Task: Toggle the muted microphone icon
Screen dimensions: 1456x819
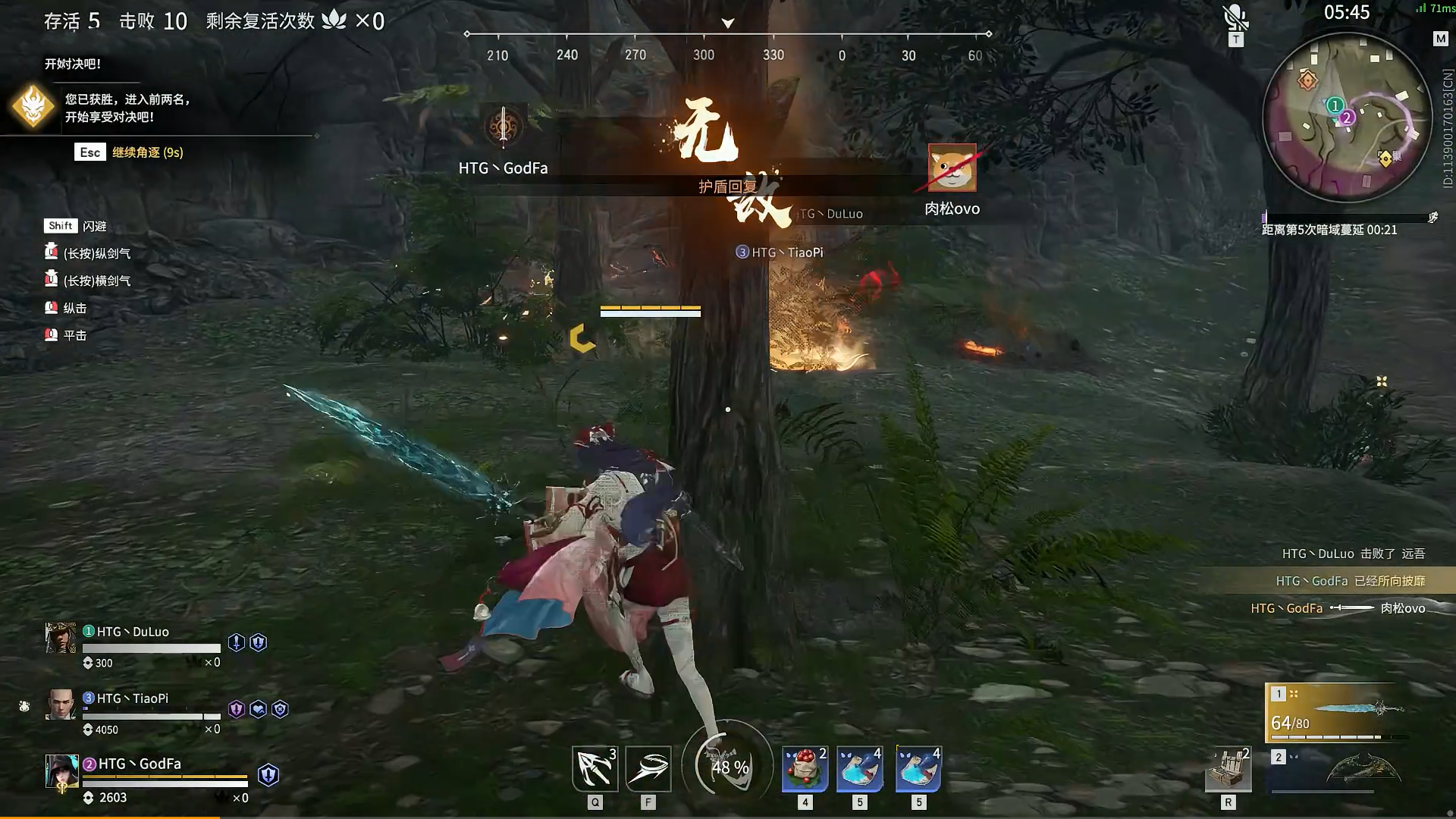Action: coord(1235,18)
